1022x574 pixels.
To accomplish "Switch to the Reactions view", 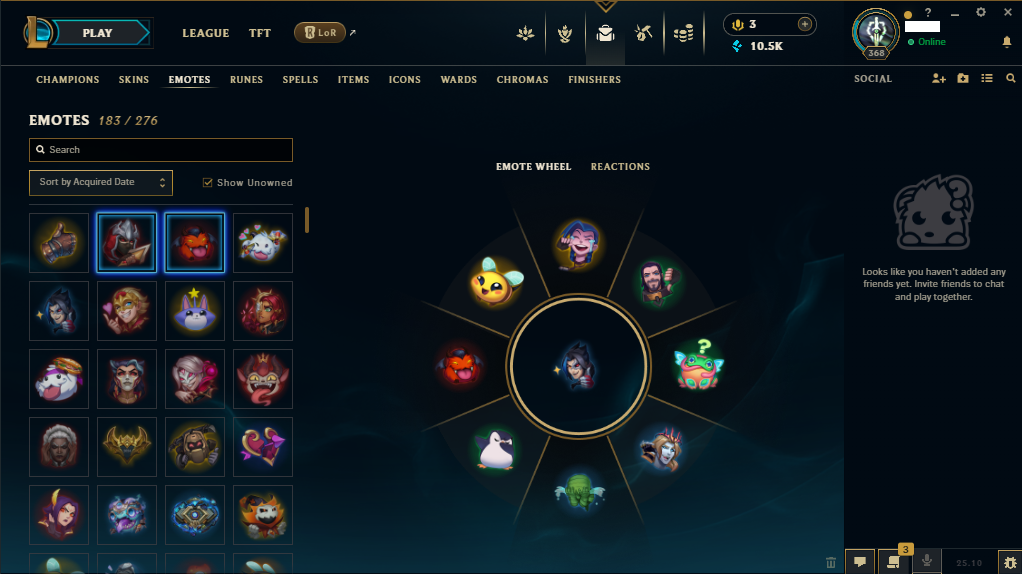I will [x=620, y=167].
